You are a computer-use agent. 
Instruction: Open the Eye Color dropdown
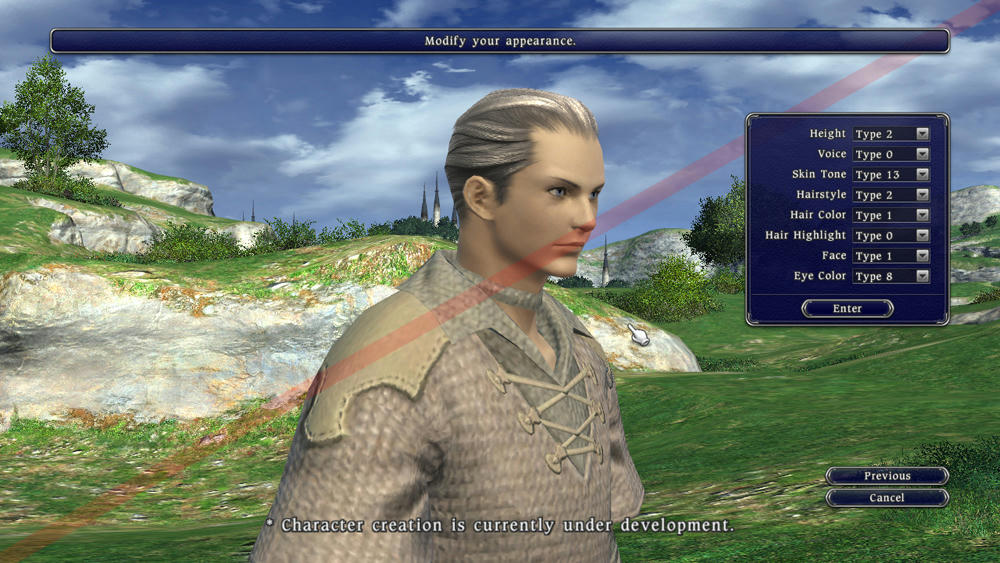coord(890,276)
